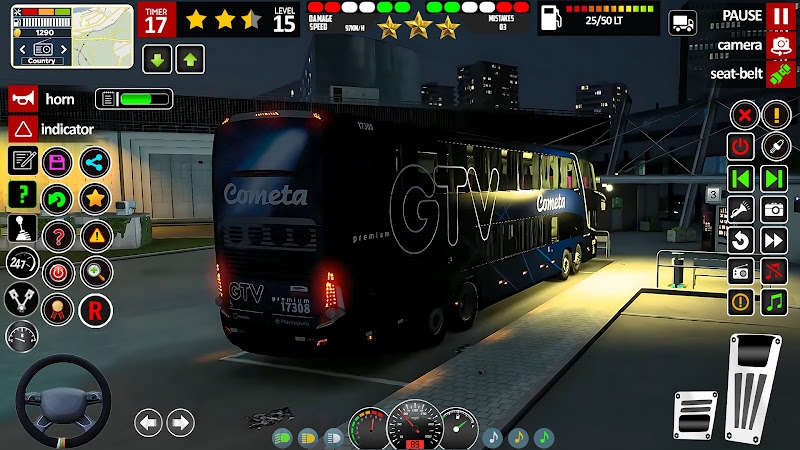Apply the brake pedal
Image resolution: width=800 pixels, height=450 pixels.
[696, 413]
